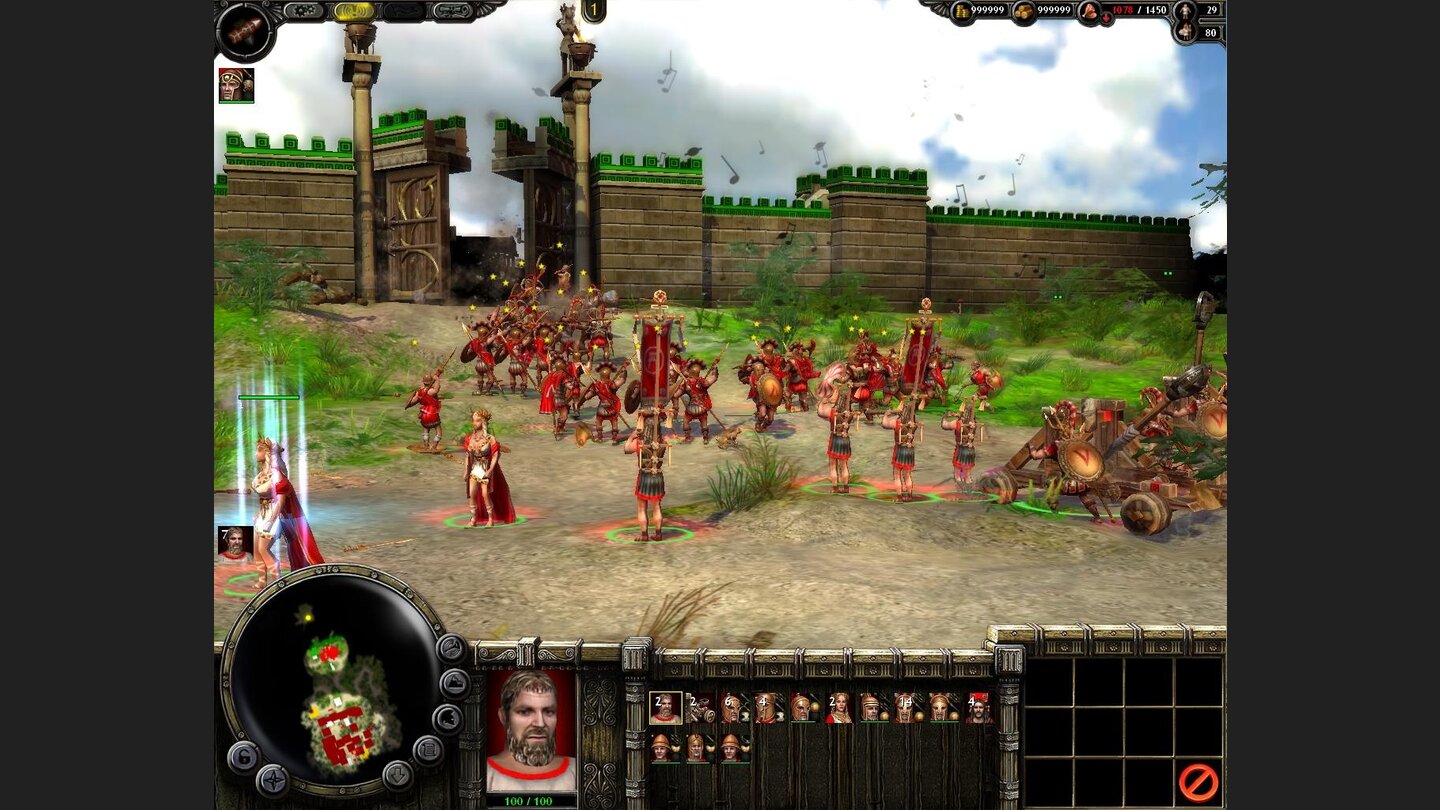Click the bull head icon beside the minimap
The image size is (1440, 810).
(447, 717)
